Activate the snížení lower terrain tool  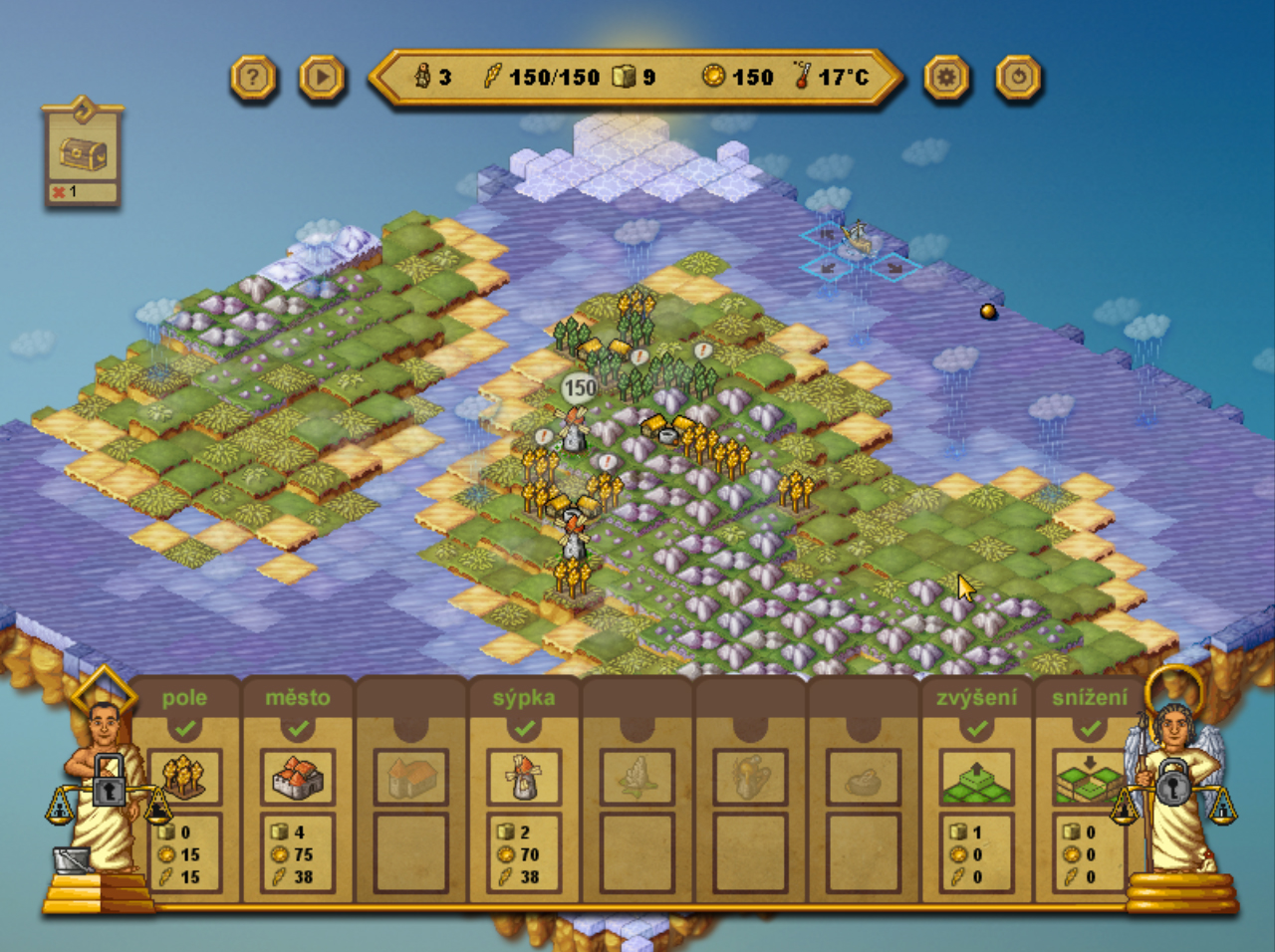coord(1089,778)
